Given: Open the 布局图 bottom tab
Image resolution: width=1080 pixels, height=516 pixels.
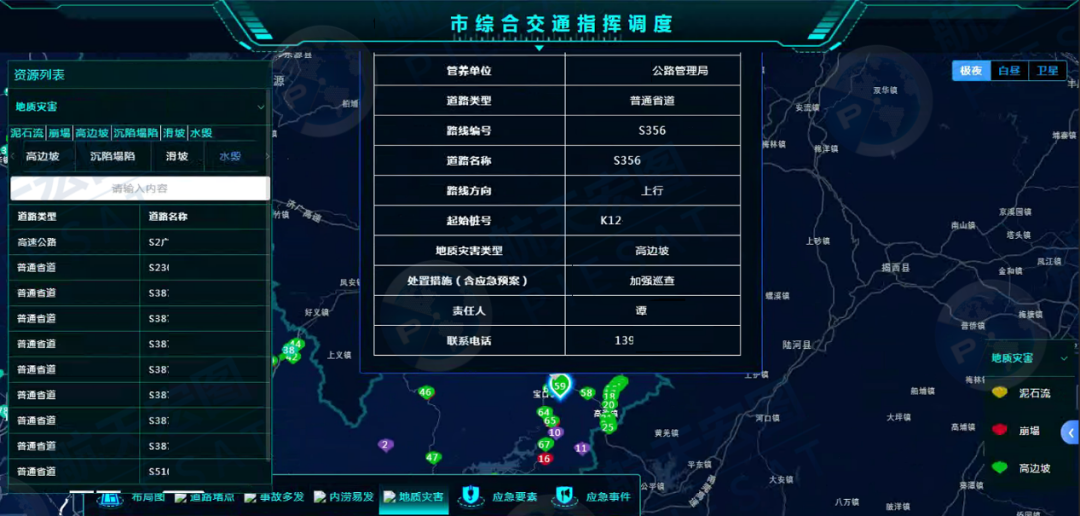Looking at the screenshot, I should (139, 497).
